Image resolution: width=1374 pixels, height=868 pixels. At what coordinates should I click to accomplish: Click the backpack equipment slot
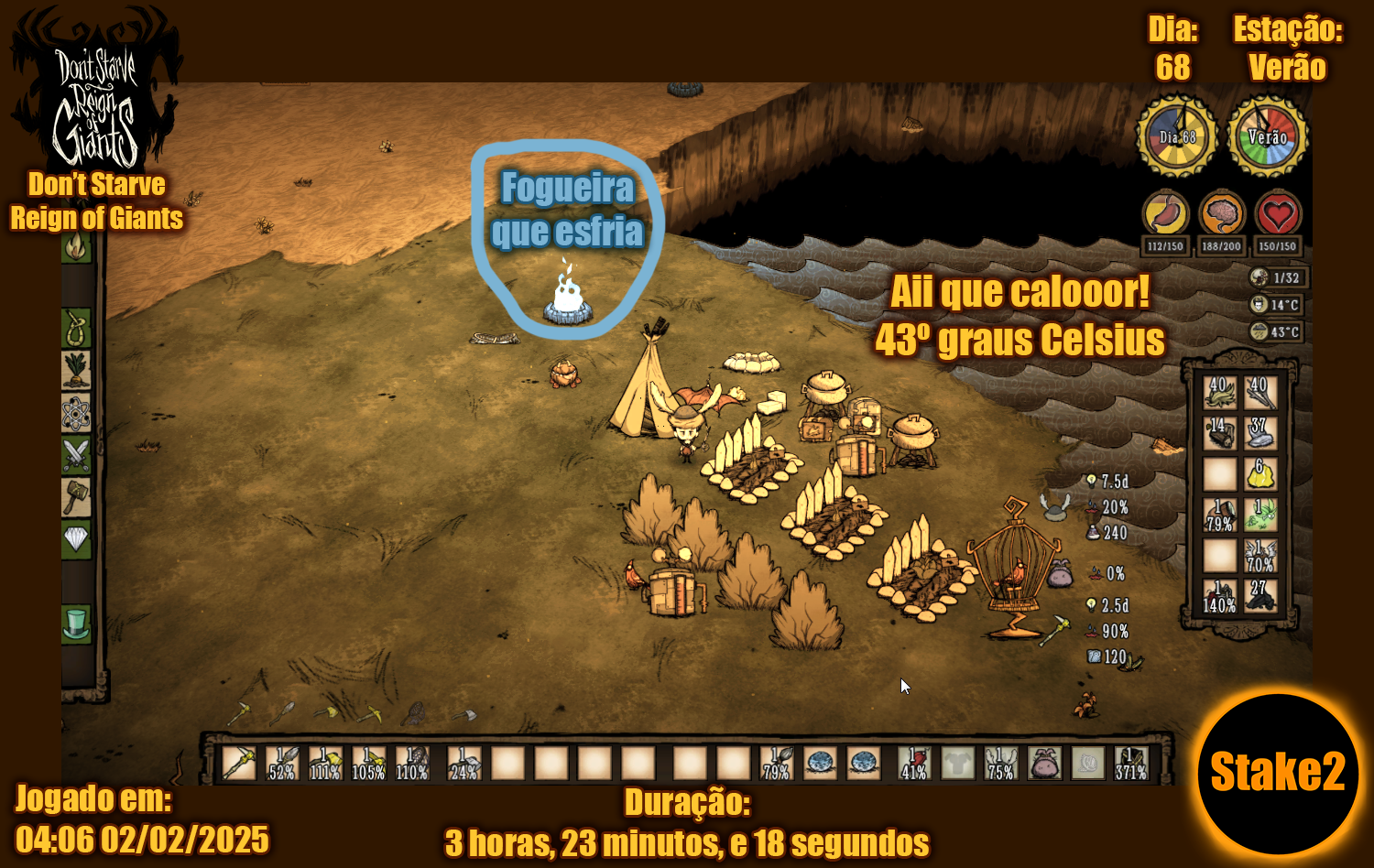point(1043,763)
